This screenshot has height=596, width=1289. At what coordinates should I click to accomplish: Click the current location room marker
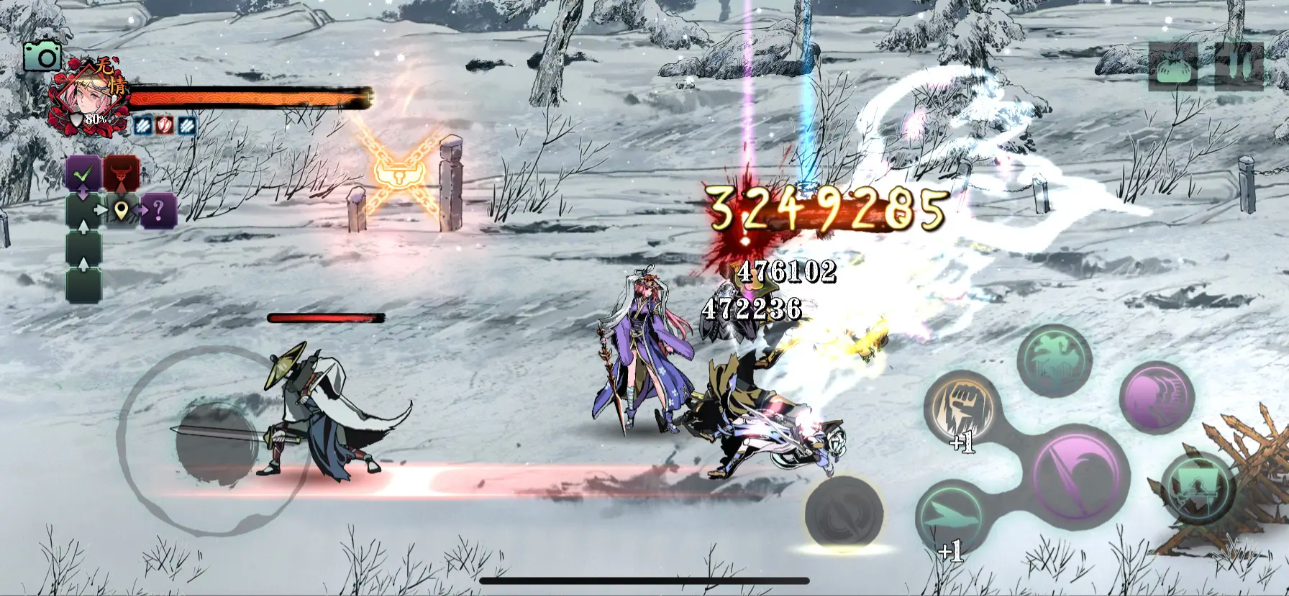coord(122,211)
